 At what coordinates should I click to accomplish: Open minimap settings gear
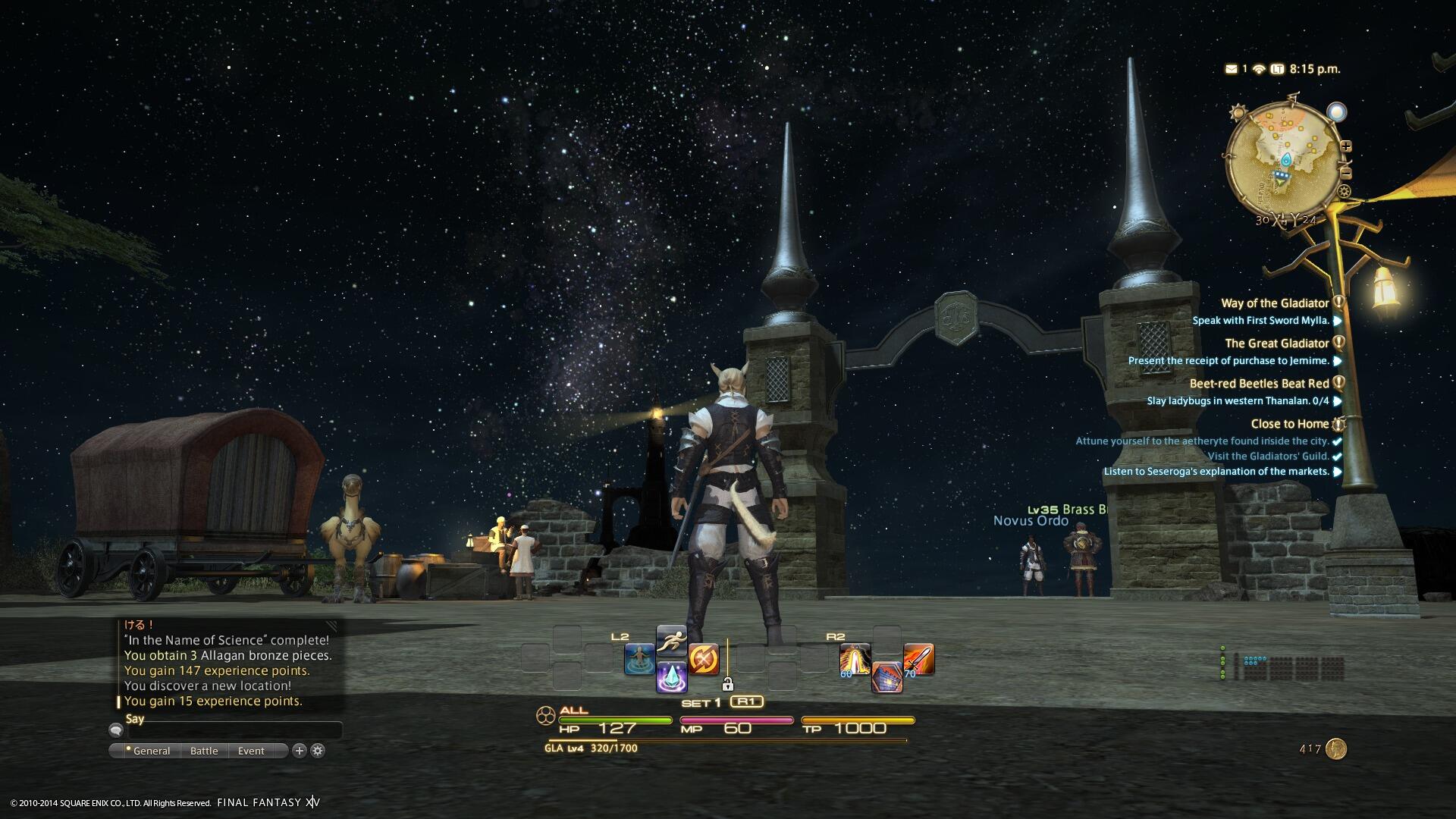pyautogui.click(x=1345, y=191)
